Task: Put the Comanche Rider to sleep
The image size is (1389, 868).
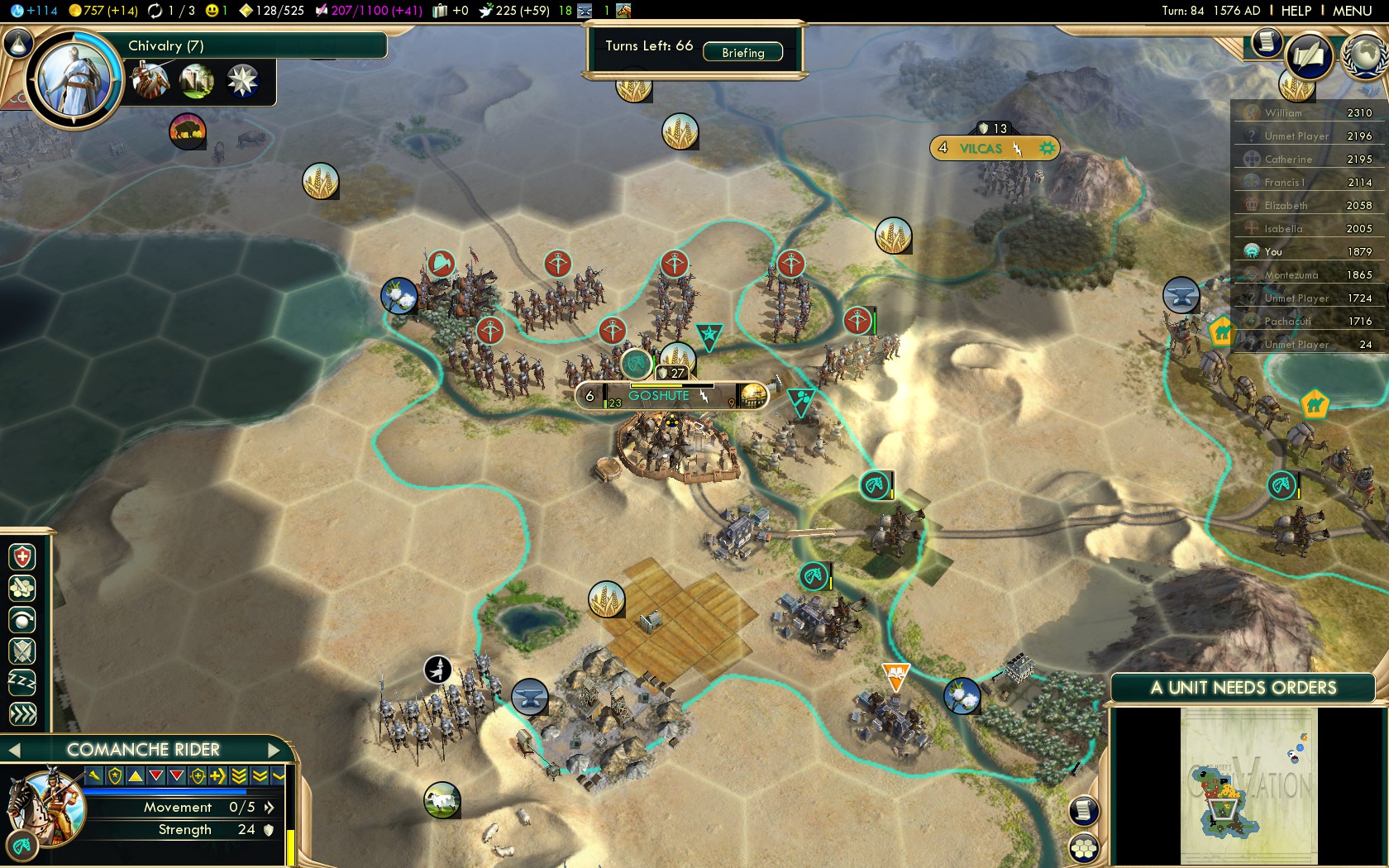Action: tap(22, 682)
